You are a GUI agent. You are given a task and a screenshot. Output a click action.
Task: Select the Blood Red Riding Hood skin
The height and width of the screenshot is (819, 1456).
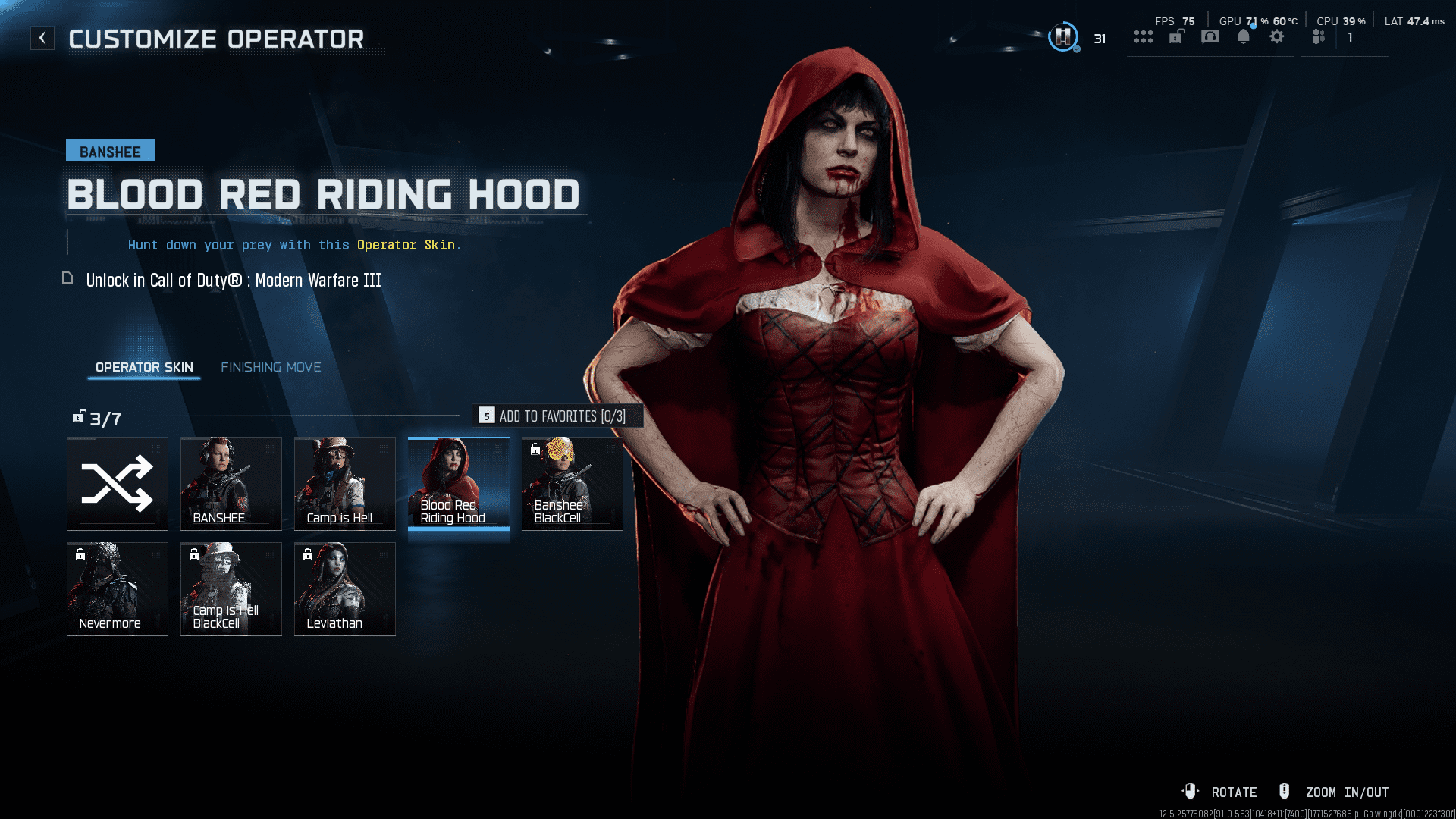point(459,484)
